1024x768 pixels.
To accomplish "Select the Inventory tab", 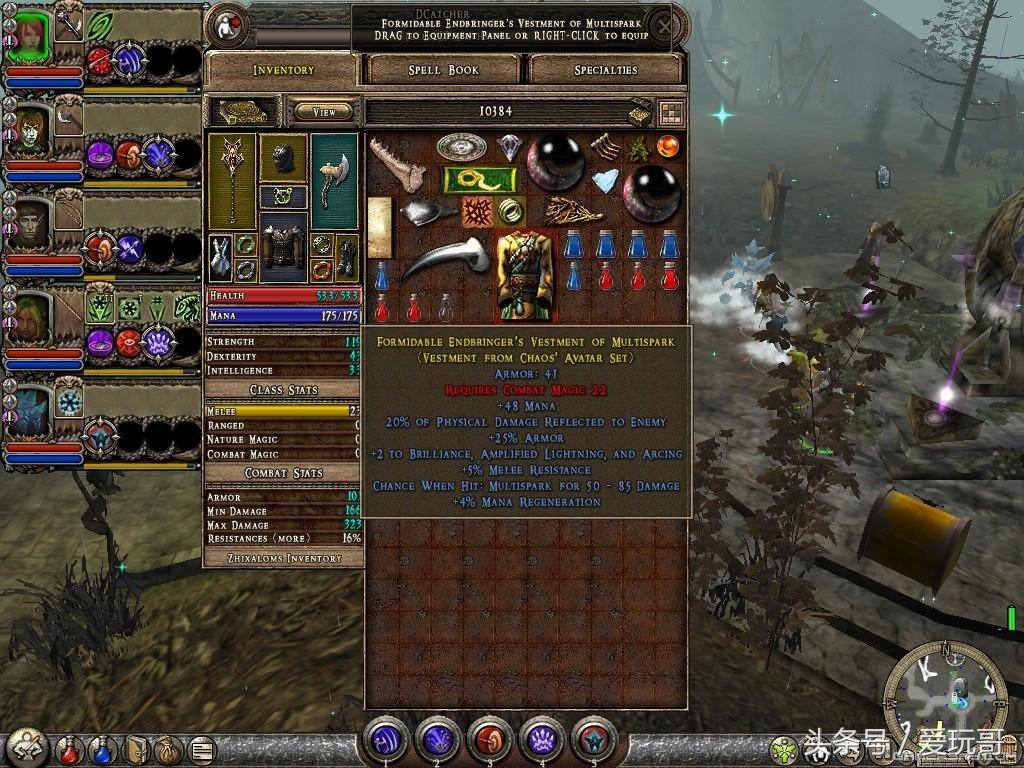I will (283, 70).
